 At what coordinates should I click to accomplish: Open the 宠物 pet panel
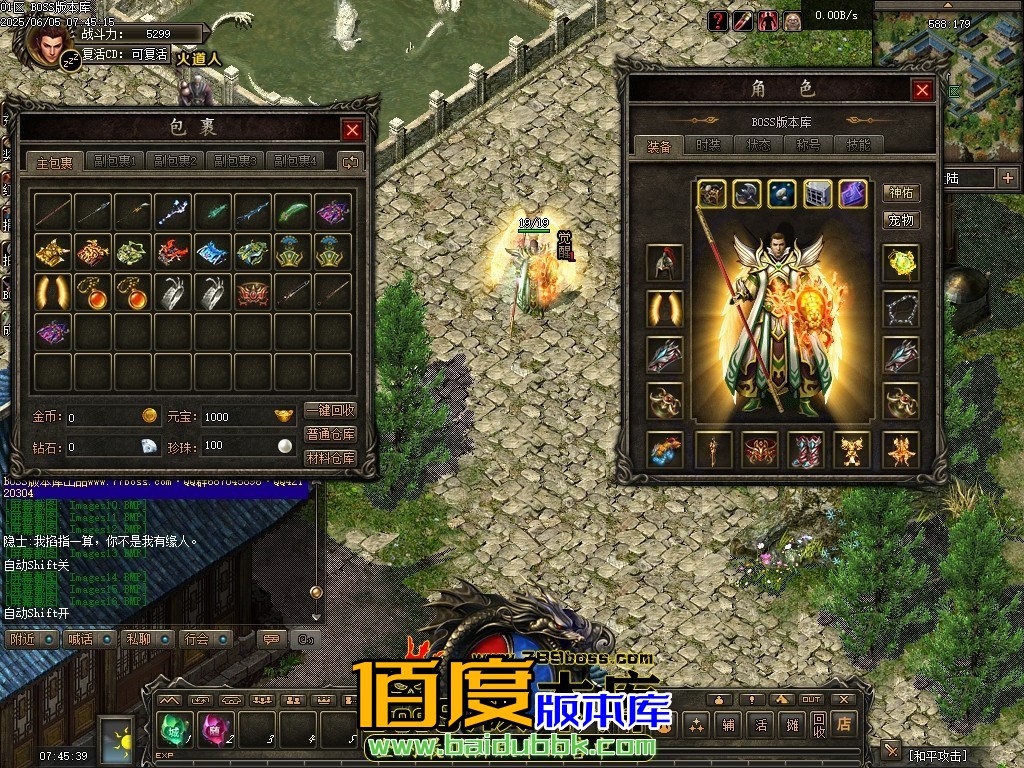pyautogui.click(x=901, y=219)
